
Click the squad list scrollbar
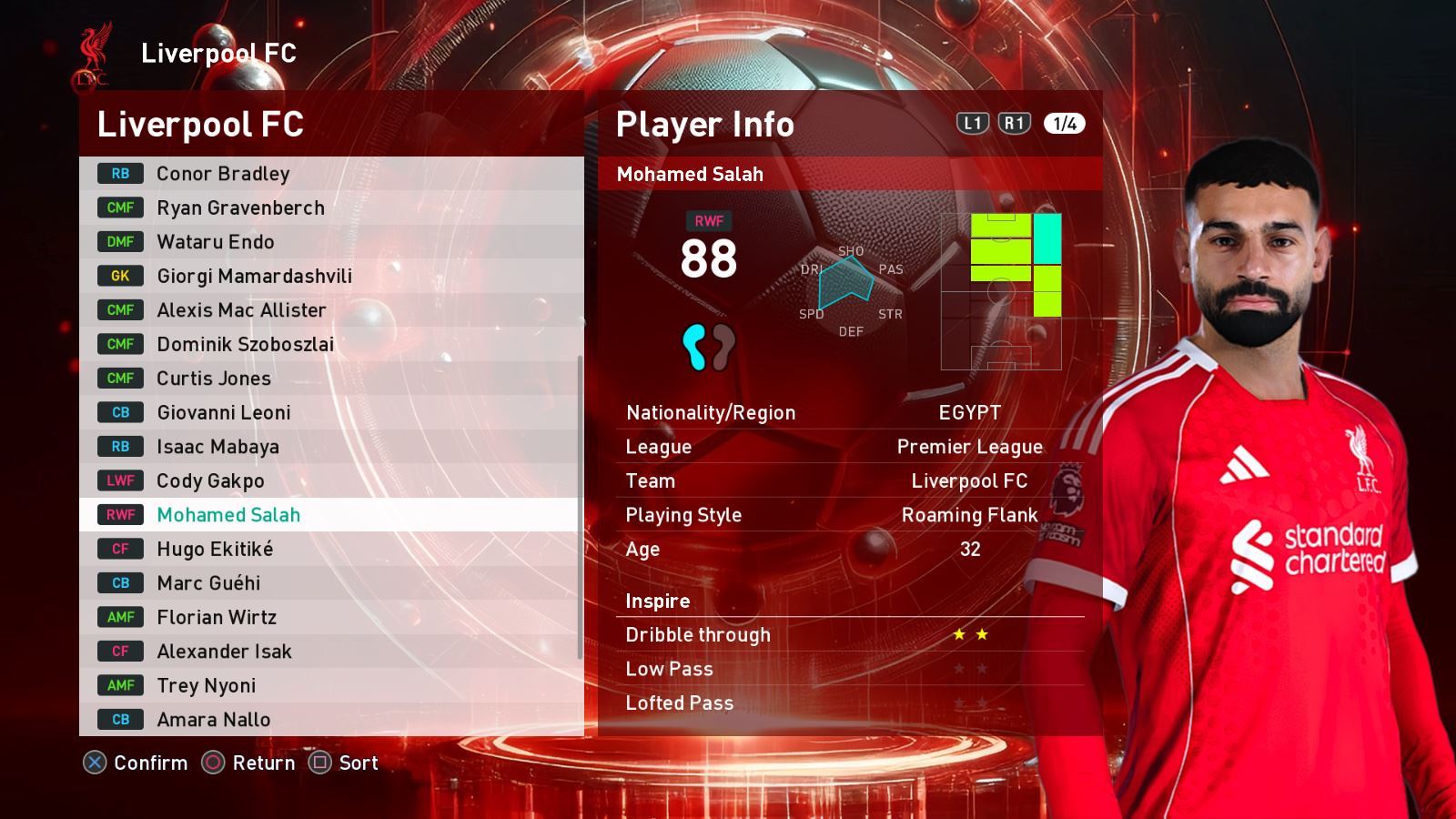point(581,506)
